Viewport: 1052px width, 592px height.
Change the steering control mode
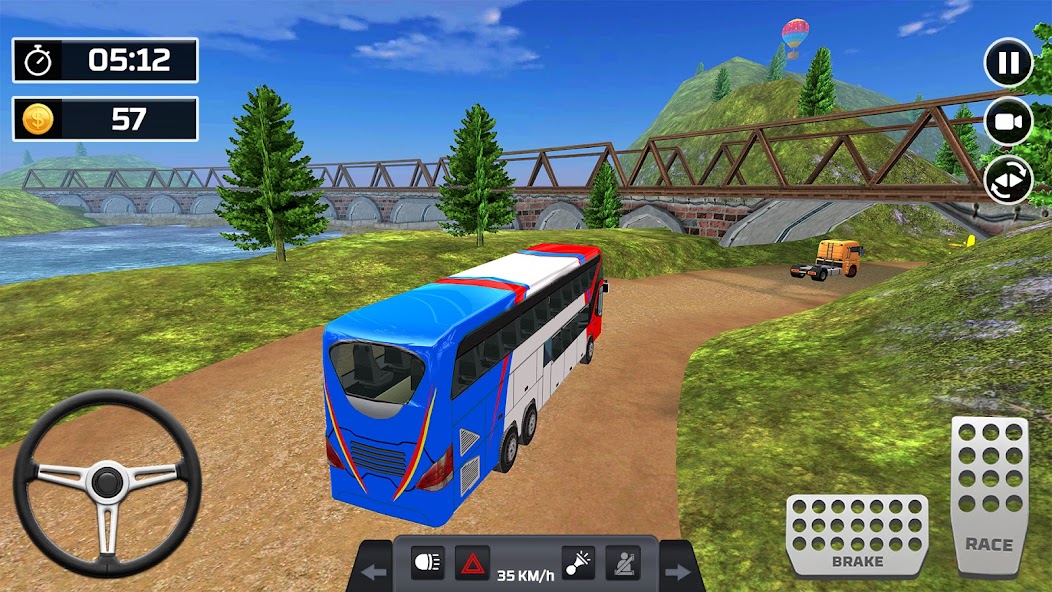pos(1008,181)
